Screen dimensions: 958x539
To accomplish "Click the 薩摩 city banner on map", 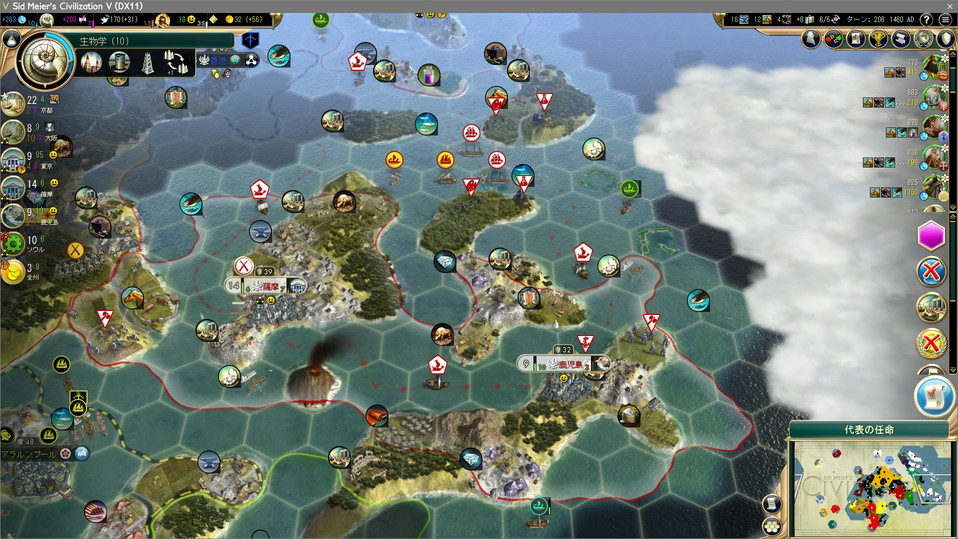I will (266, 286).
